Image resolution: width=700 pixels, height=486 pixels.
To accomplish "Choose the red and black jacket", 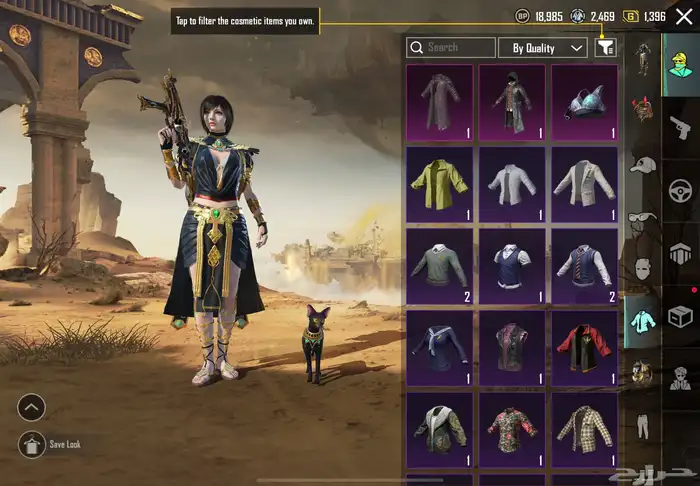I will pos(585,348).
